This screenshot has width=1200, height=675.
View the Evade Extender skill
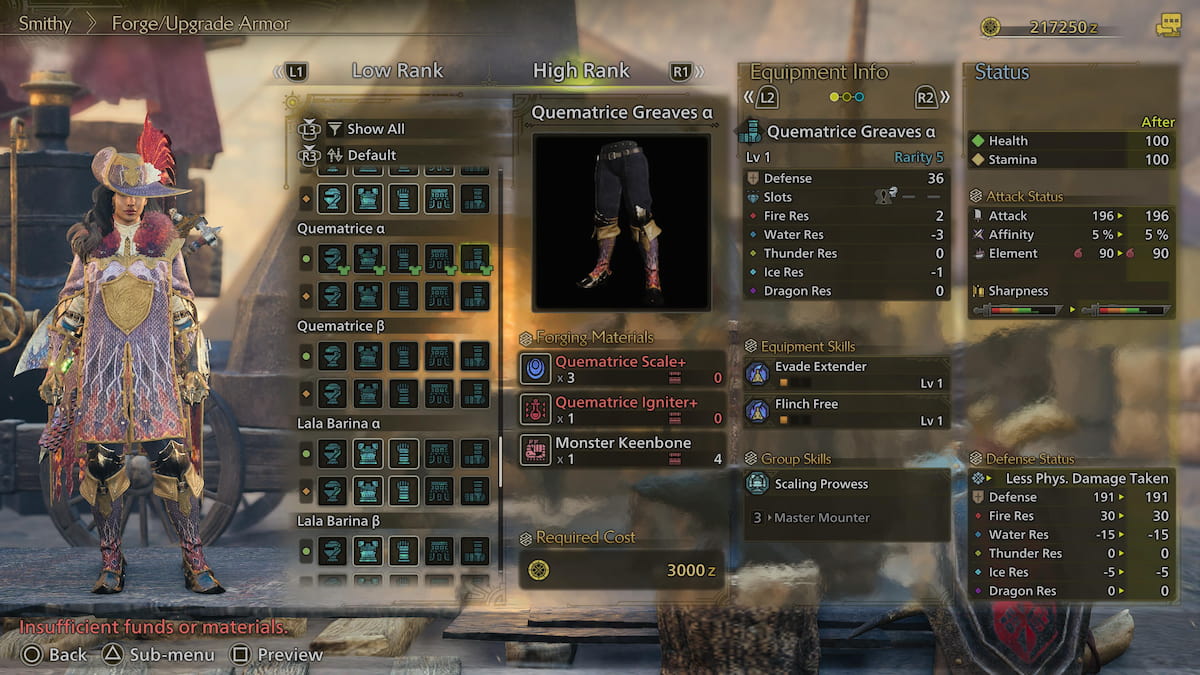(x=846, y=374)
